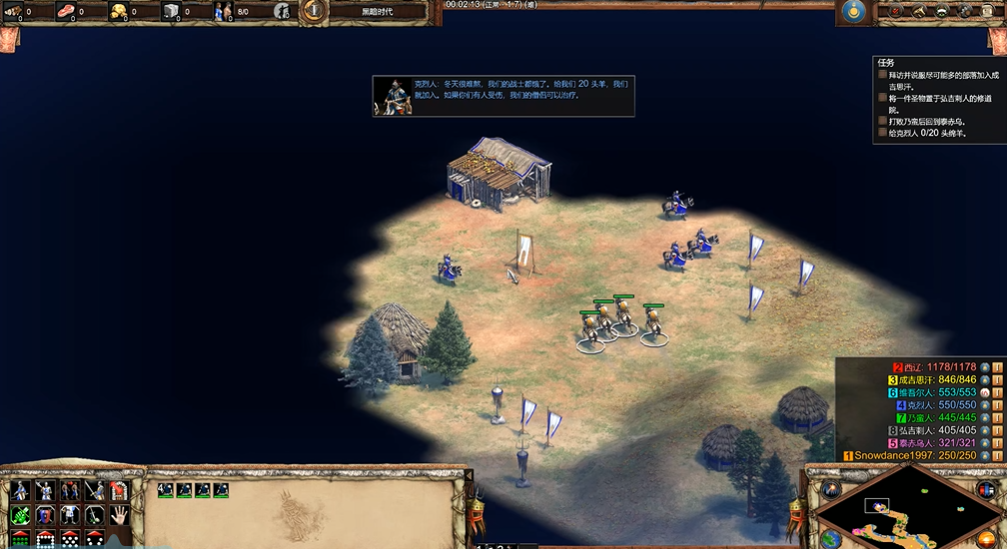Select the shield defensive stance icon
This screenshot has height=549, width=1007.
(x=69, y=515)
